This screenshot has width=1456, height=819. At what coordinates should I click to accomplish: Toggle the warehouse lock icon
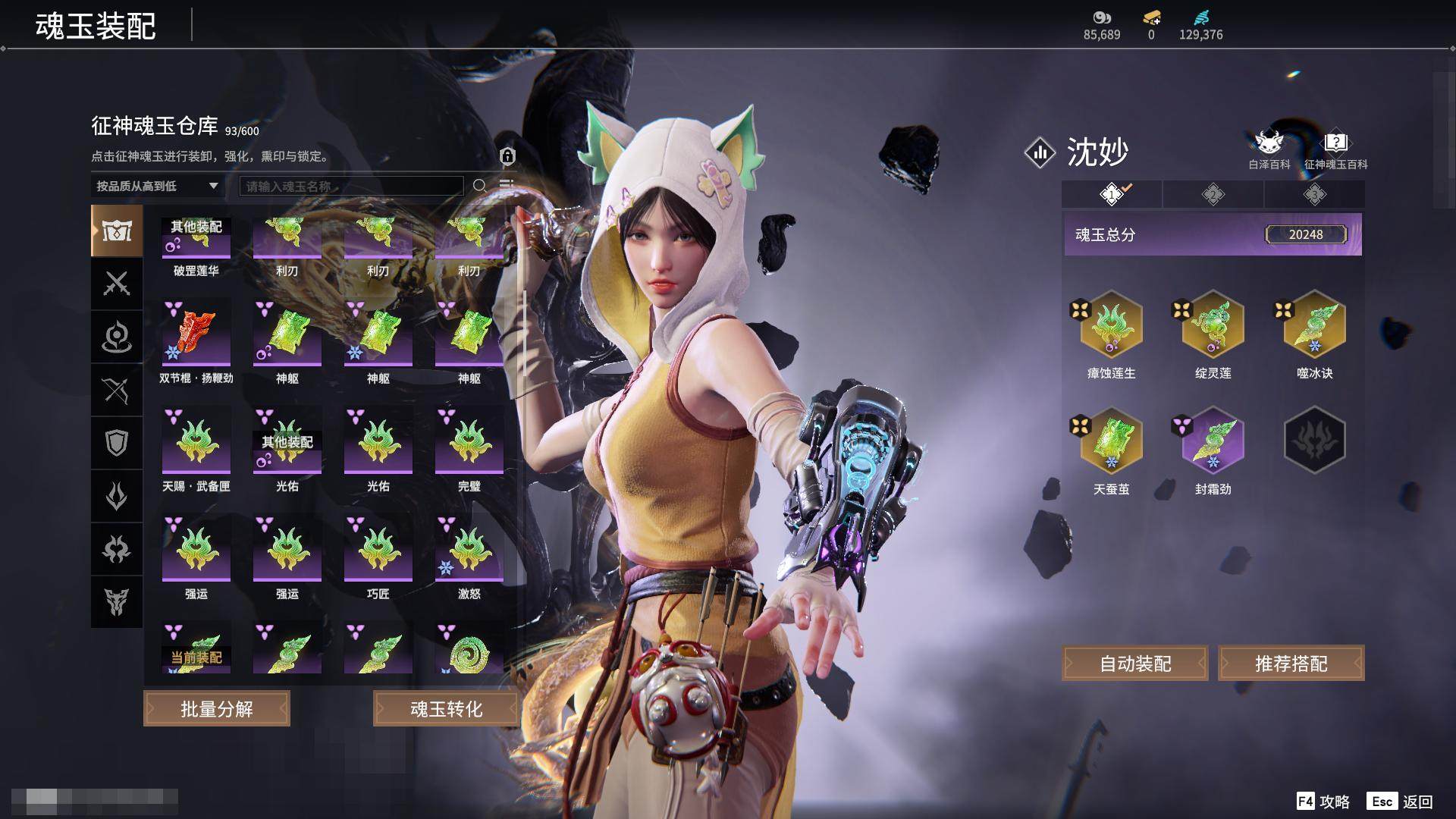click(x=507, y=156)
